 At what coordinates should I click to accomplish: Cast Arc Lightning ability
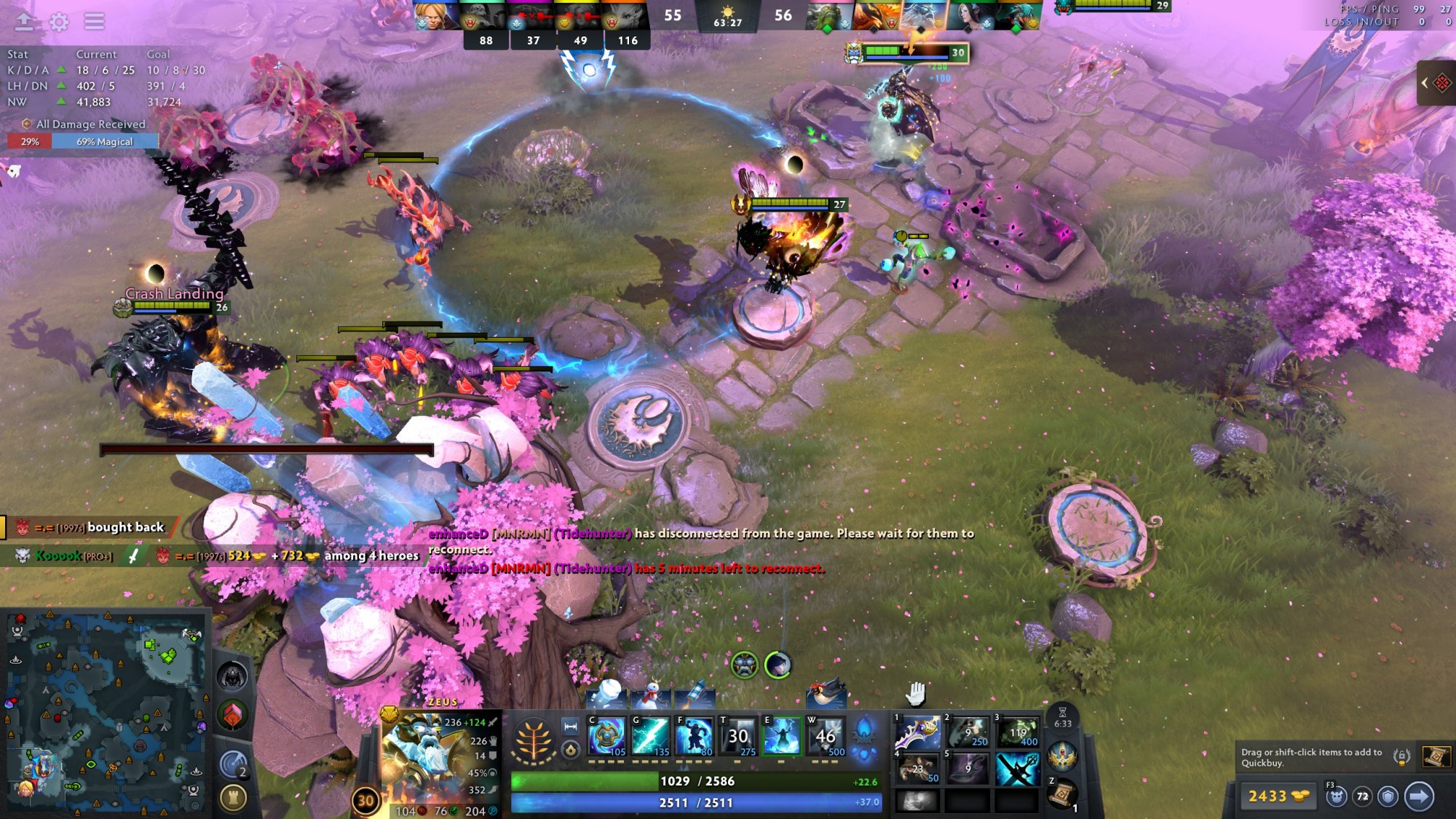606,735
